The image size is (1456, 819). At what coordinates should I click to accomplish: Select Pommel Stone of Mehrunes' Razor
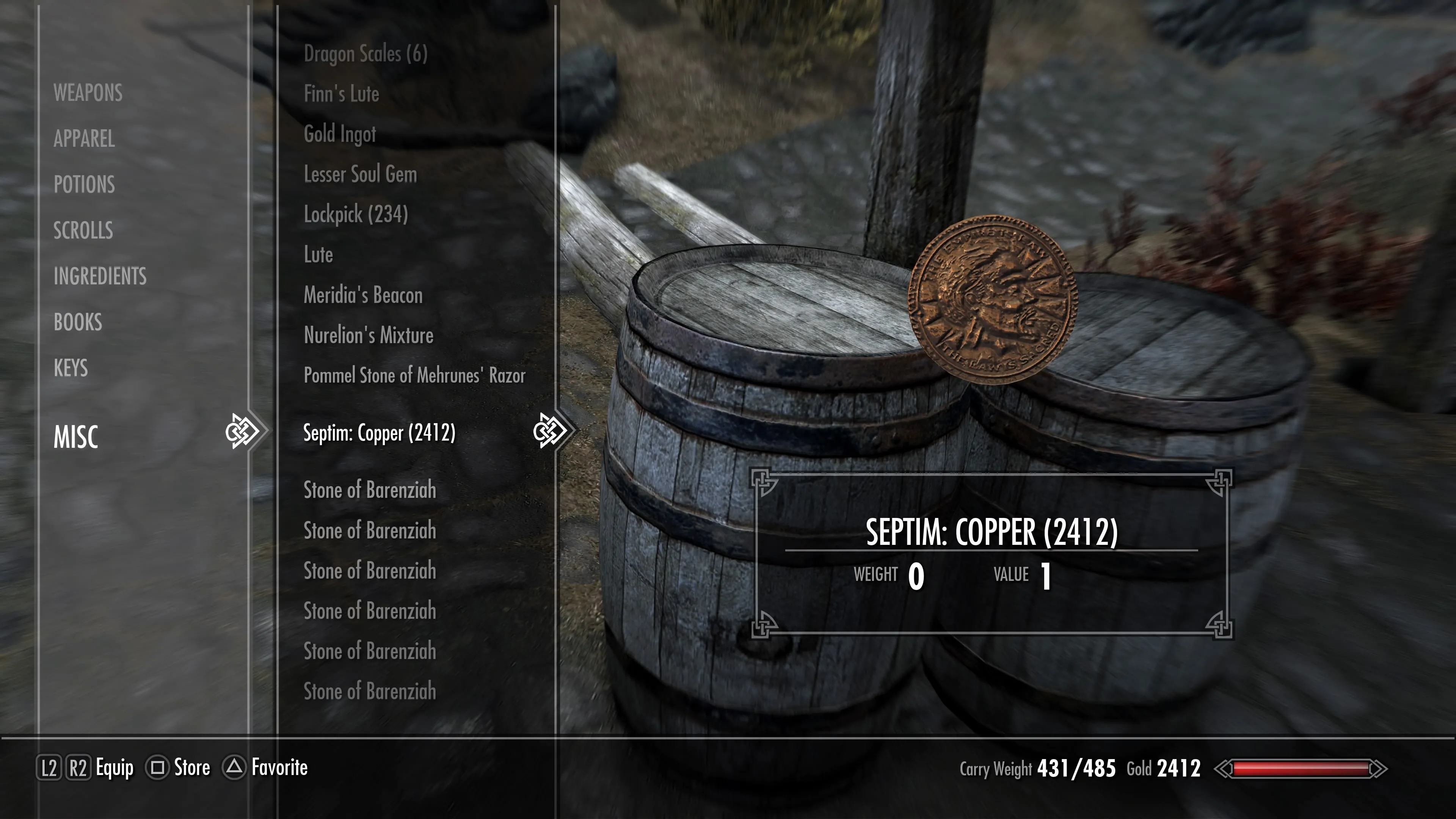tap(414, 375)
